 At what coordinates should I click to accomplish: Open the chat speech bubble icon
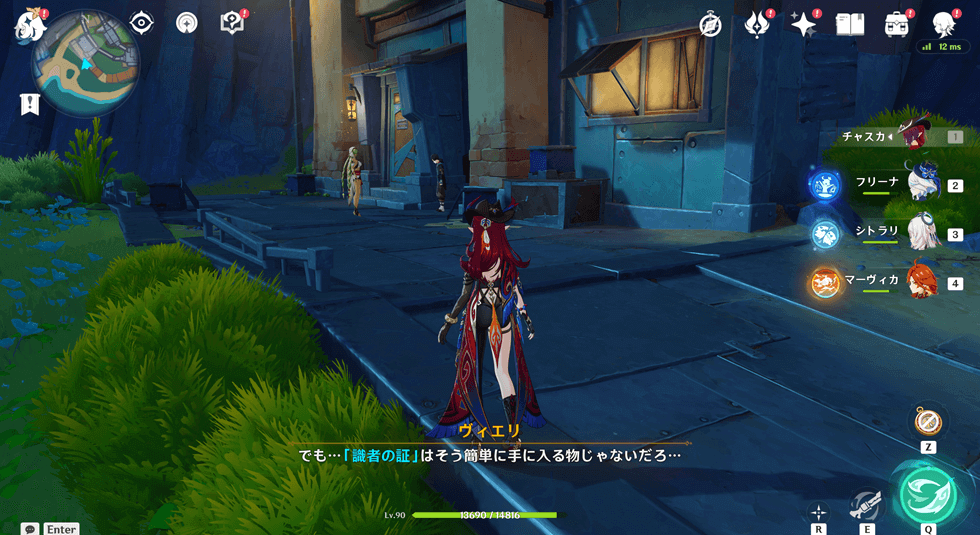coord(30,528)
